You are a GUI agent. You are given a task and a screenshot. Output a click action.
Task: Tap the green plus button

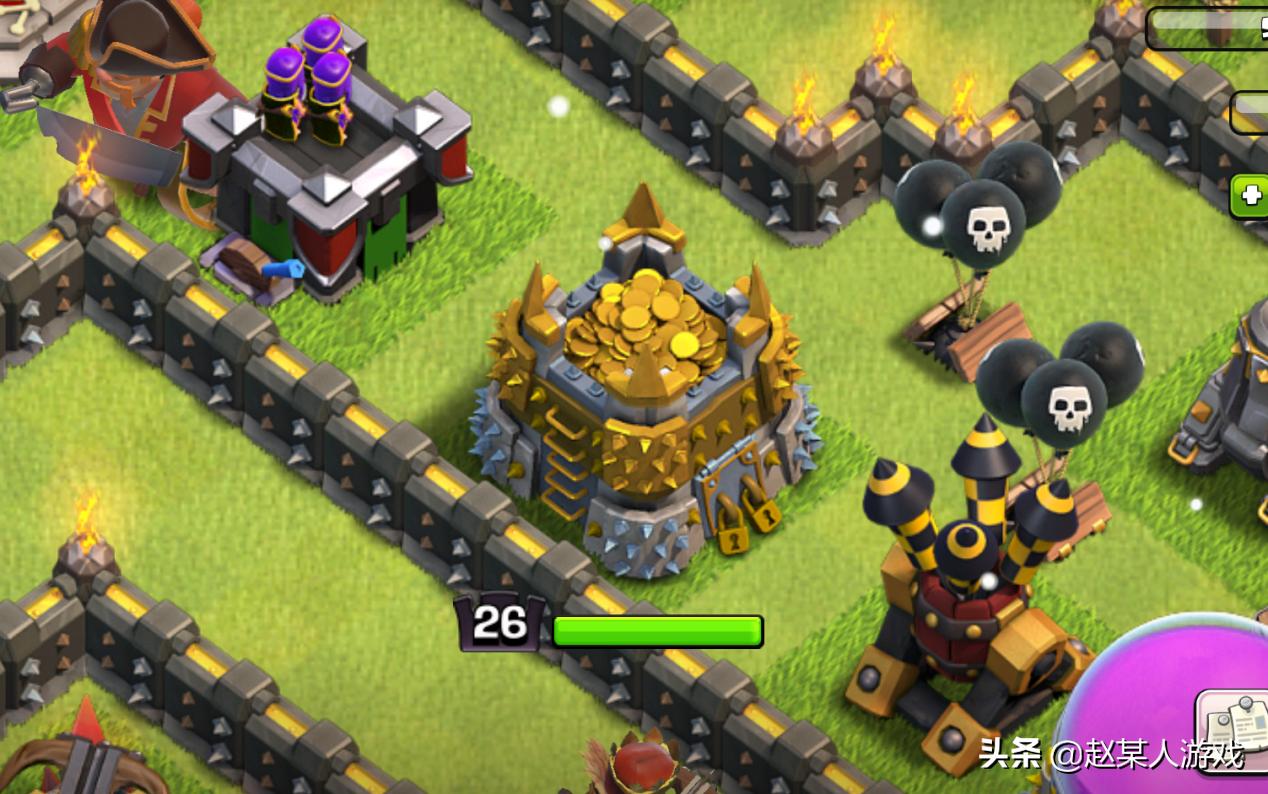(1250, 196)
